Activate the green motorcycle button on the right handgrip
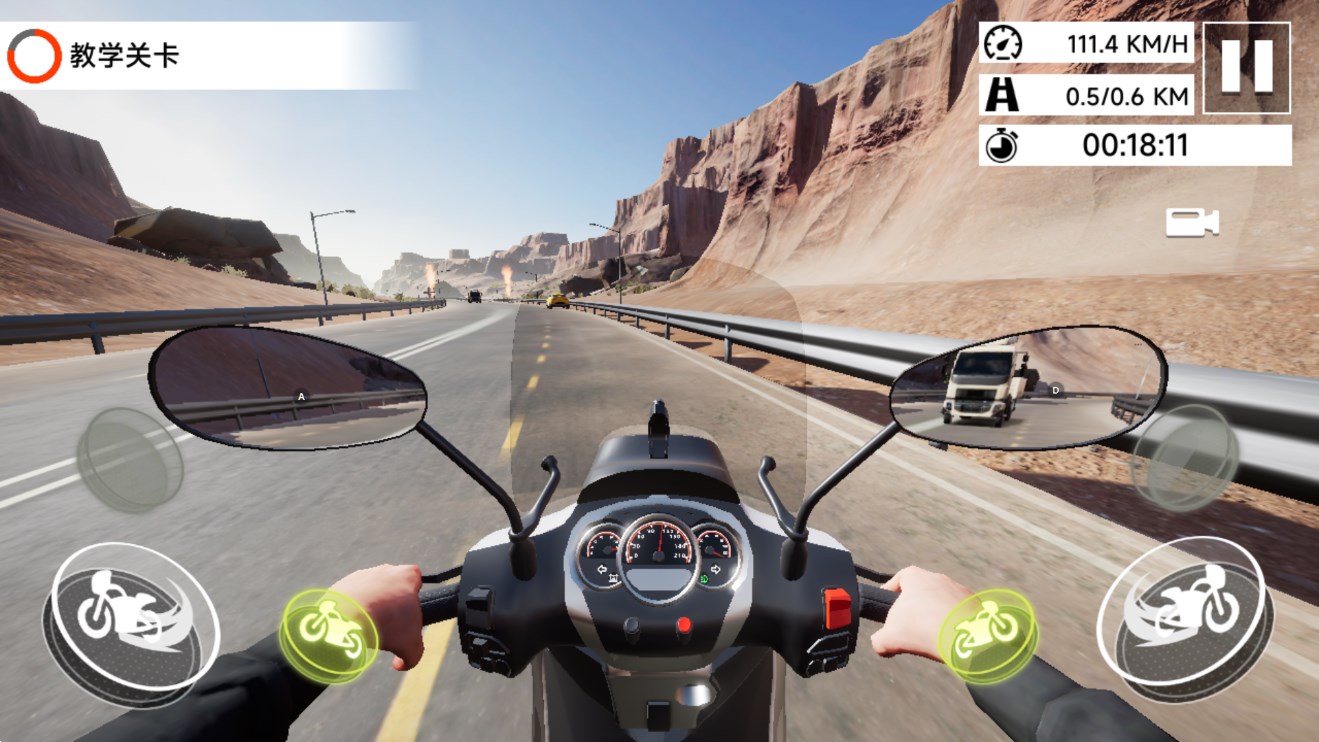Viewport: 1319px width, 742px height. click(987, 634)
